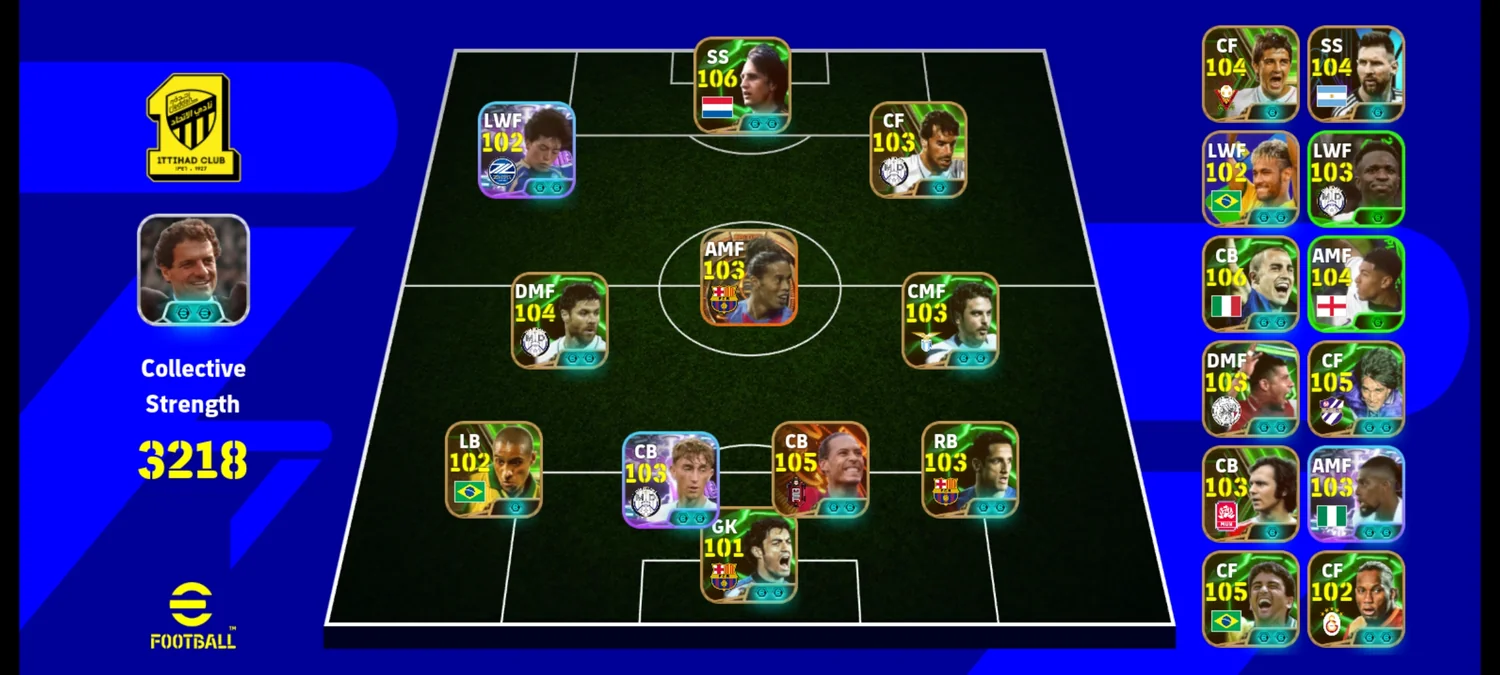Click the Ittihad Club team badge
Viewport: 1500px width, 675px height.
pos(193,128)
